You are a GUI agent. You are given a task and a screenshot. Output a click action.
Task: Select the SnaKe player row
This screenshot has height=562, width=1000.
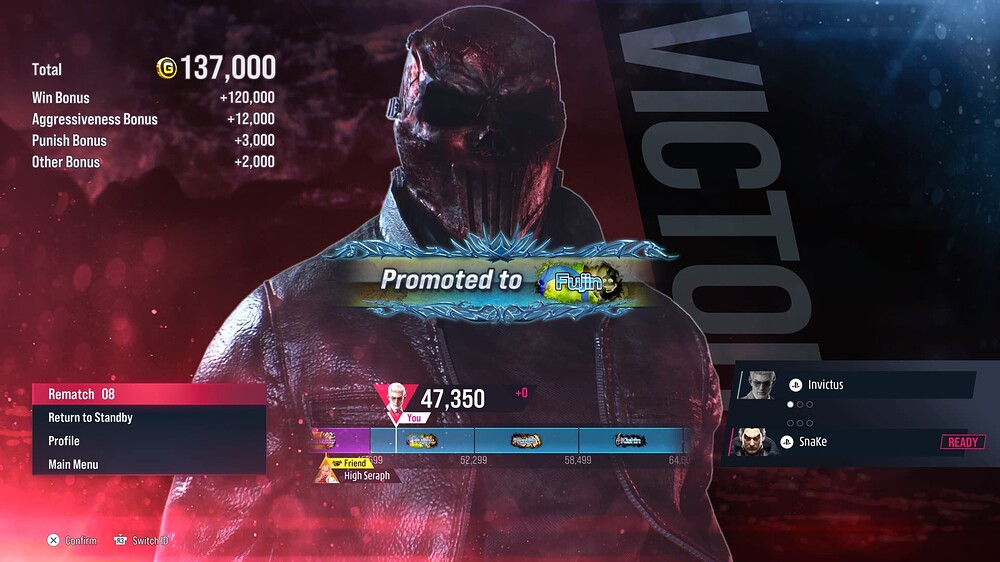(x=855, y=442)
